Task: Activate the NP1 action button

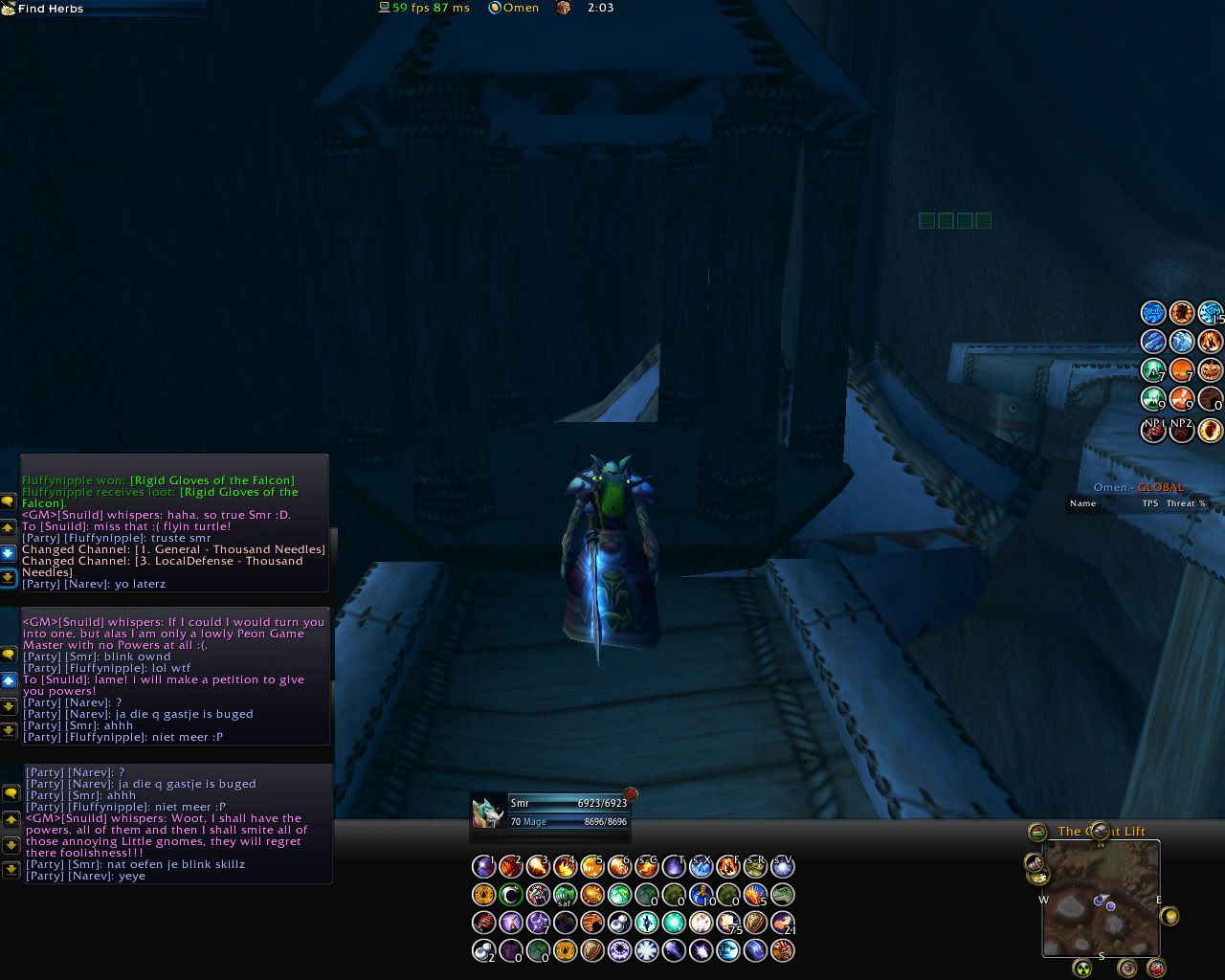Action: point(1154,429)
